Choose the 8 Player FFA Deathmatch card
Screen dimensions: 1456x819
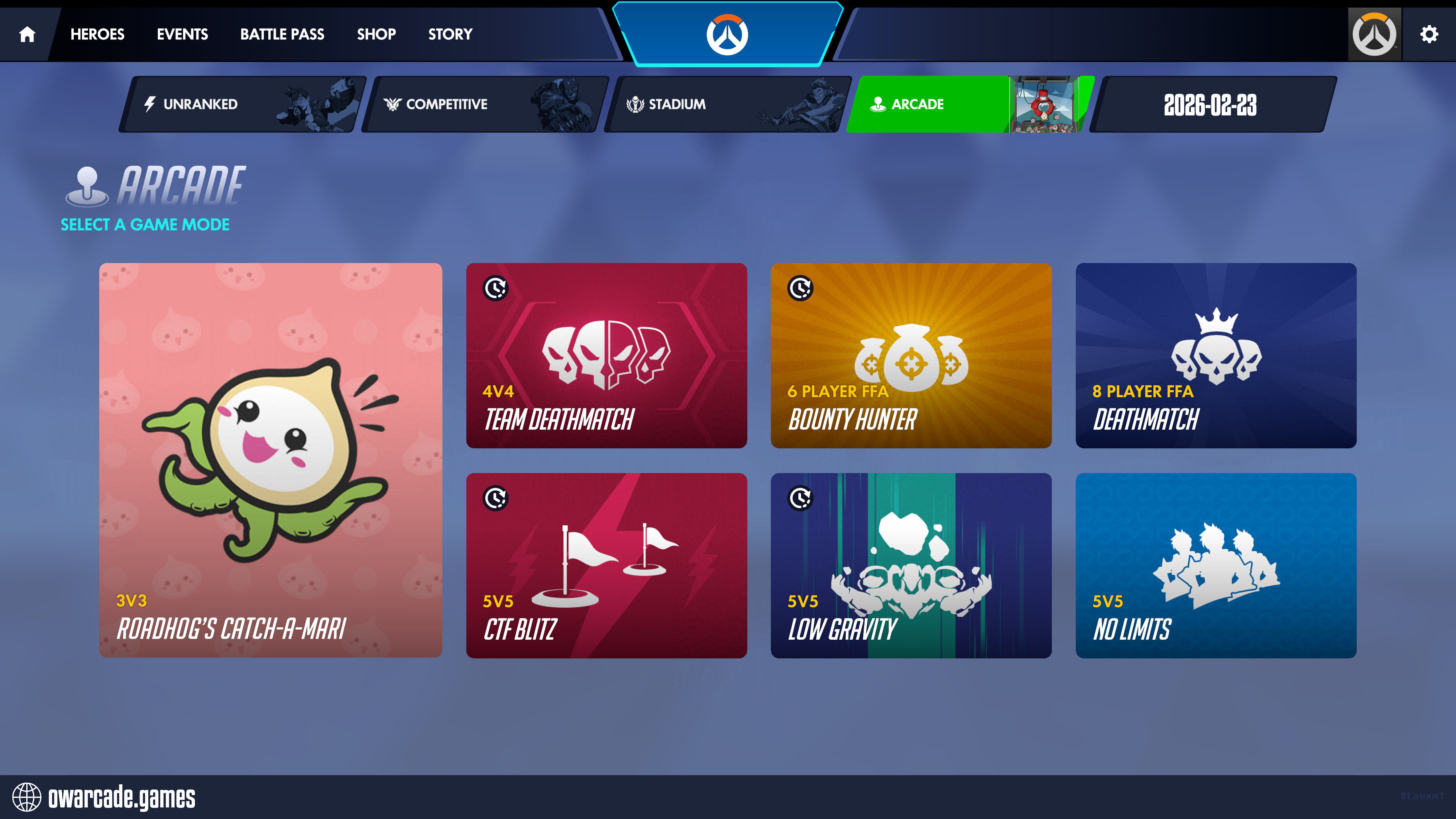coord(1215,355)
